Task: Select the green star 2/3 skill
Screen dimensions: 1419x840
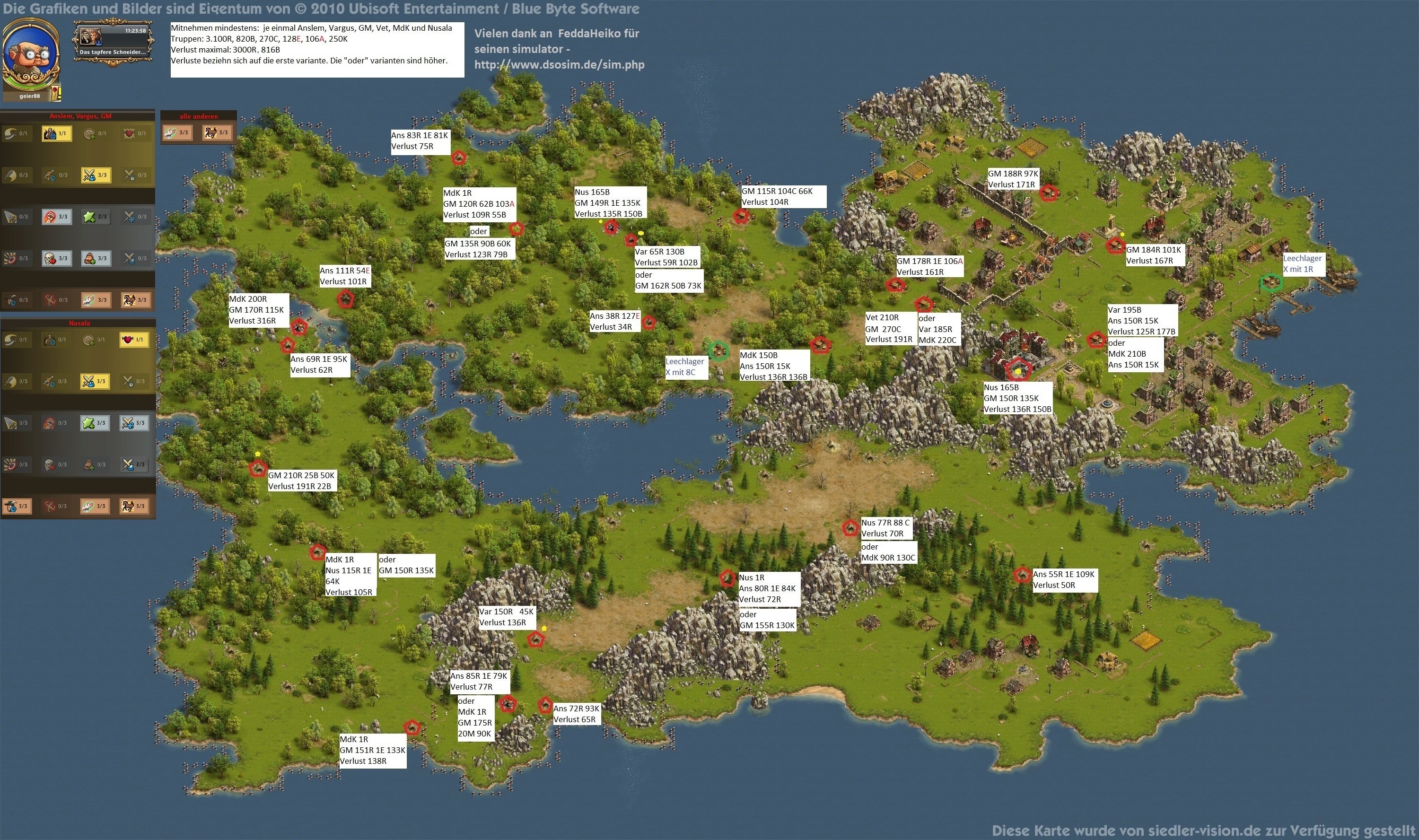Action: click(x=96, y=217)
